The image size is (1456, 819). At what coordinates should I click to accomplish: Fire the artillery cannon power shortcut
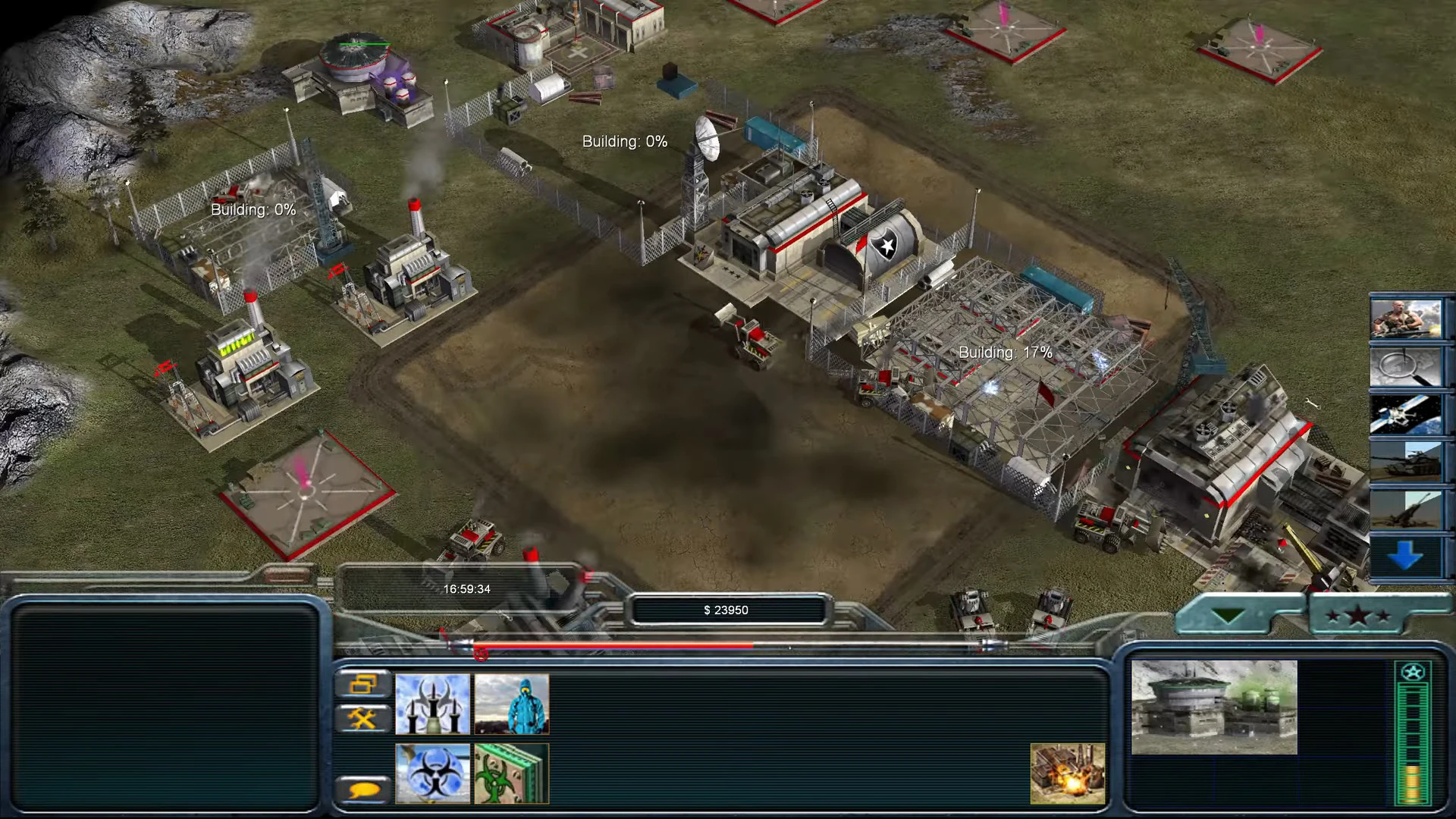[1405, 509]
